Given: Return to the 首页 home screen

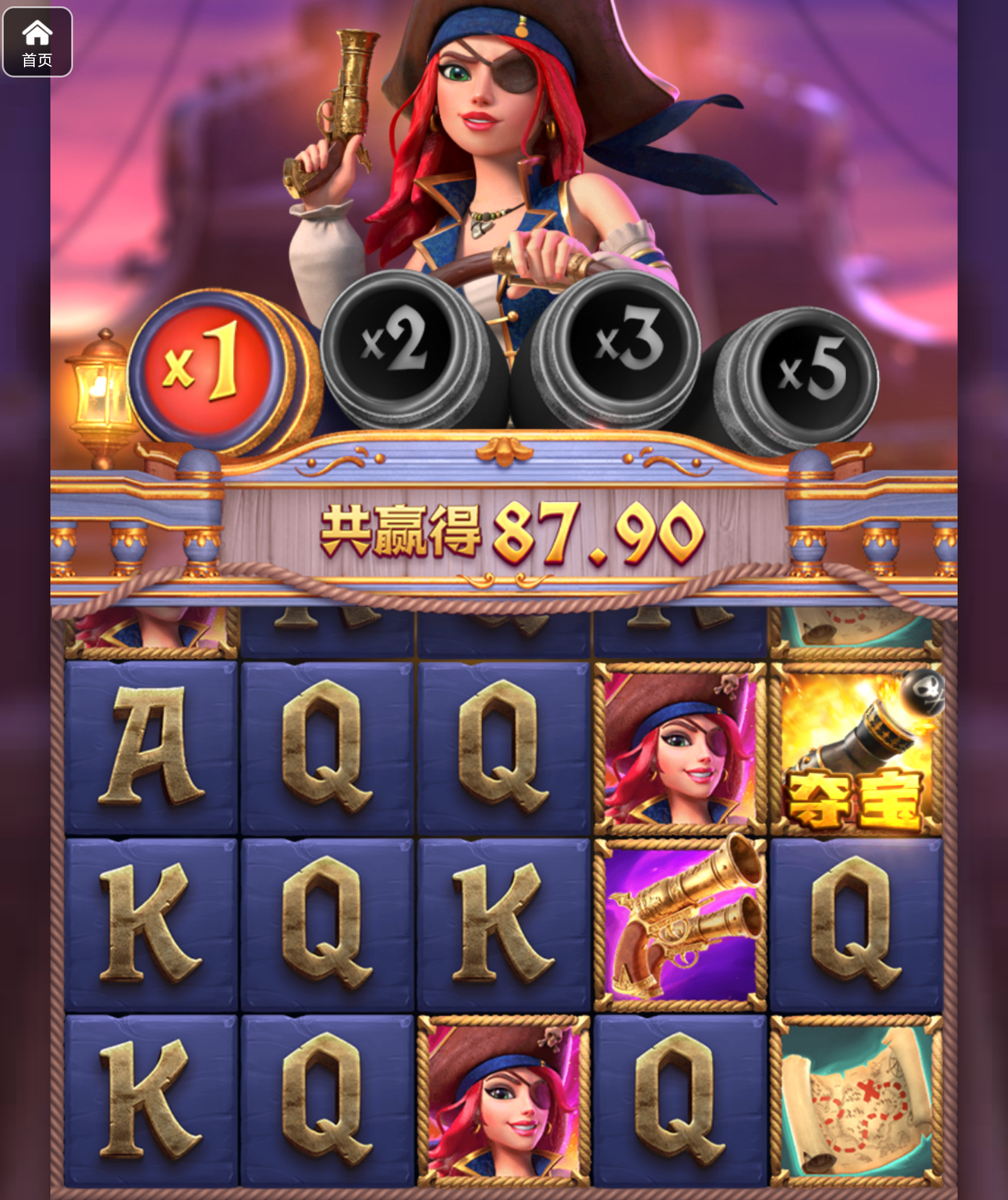Looking at the screenshot, I should 37,42.
